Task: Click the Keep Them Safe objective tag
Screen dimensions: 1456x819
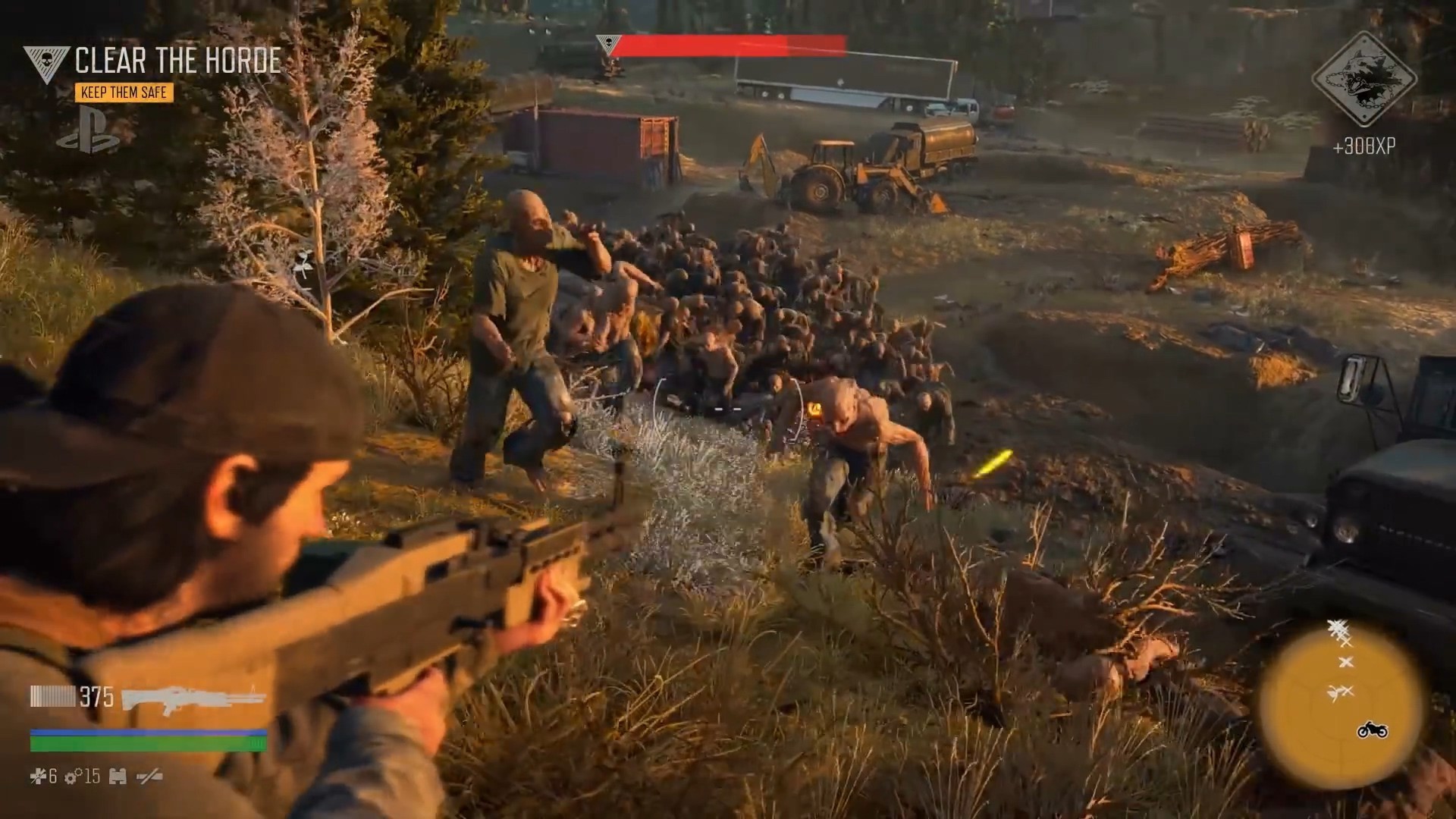Action: [x=124, y=93]
